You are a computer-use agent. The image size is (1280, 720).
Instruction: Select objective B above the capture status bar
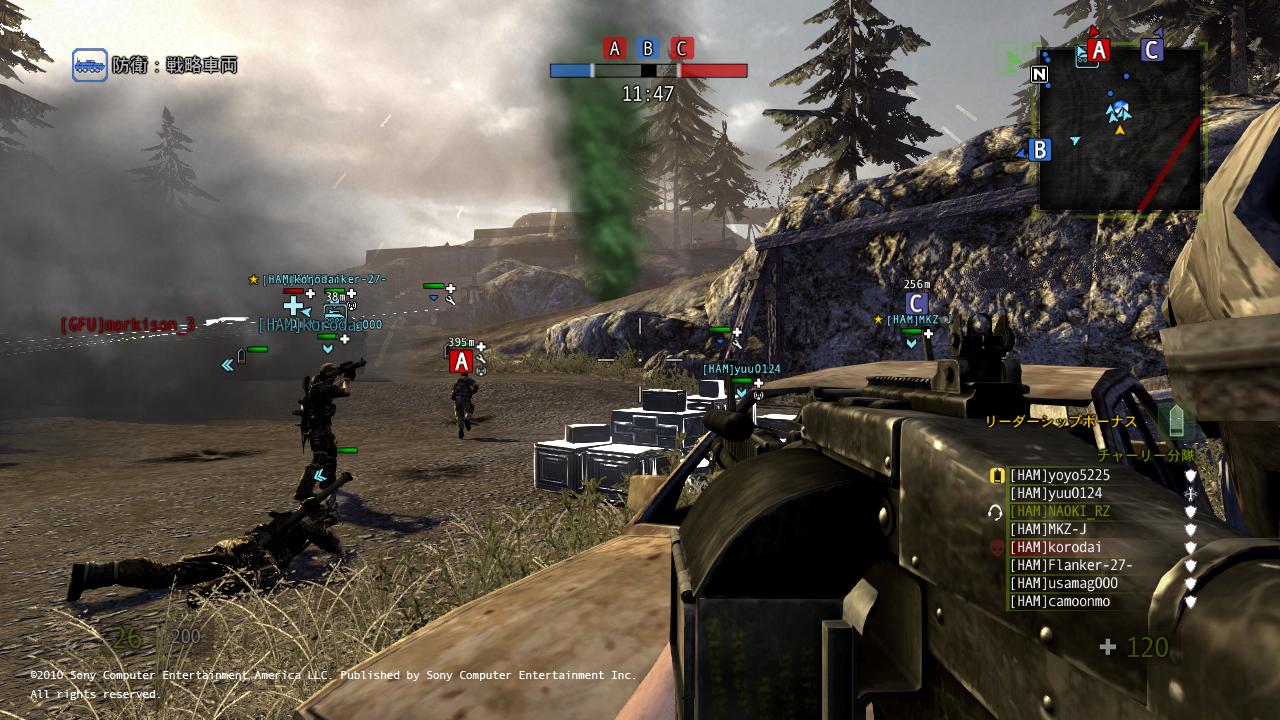tap(648, 48)
